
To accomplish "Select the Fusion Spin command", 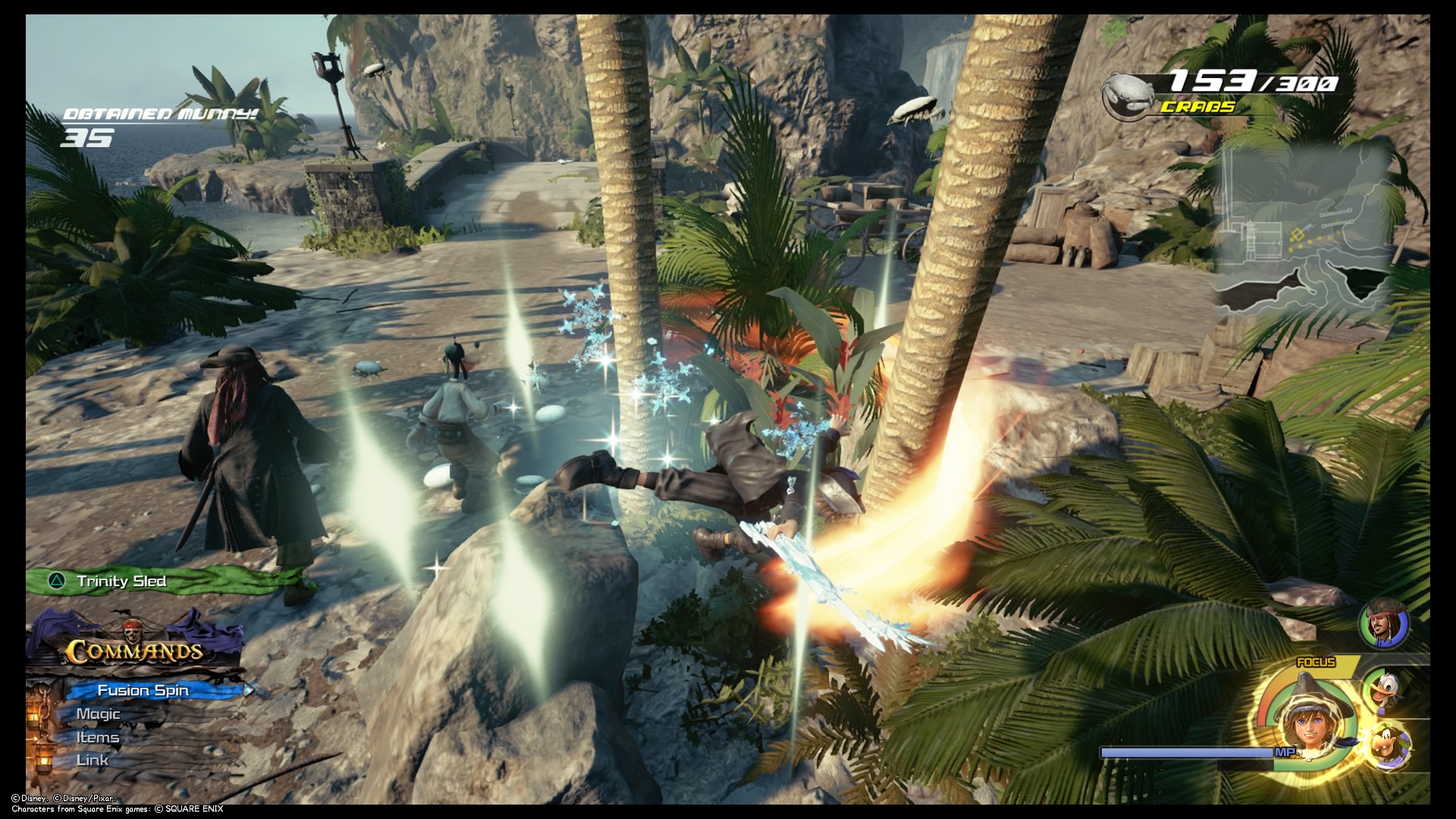I will coord(143,690).
